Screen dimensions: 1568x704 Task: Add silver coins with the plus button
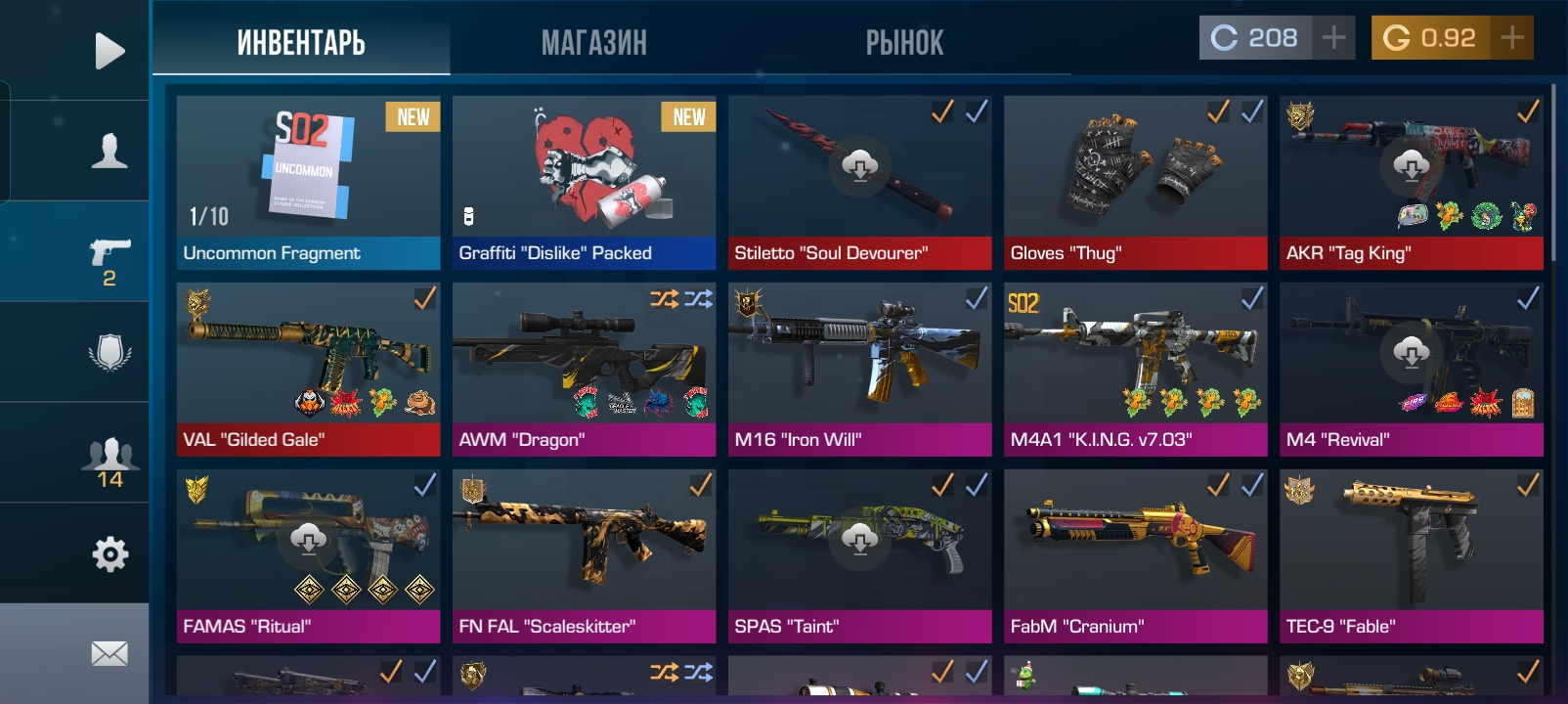point(1333,38)
